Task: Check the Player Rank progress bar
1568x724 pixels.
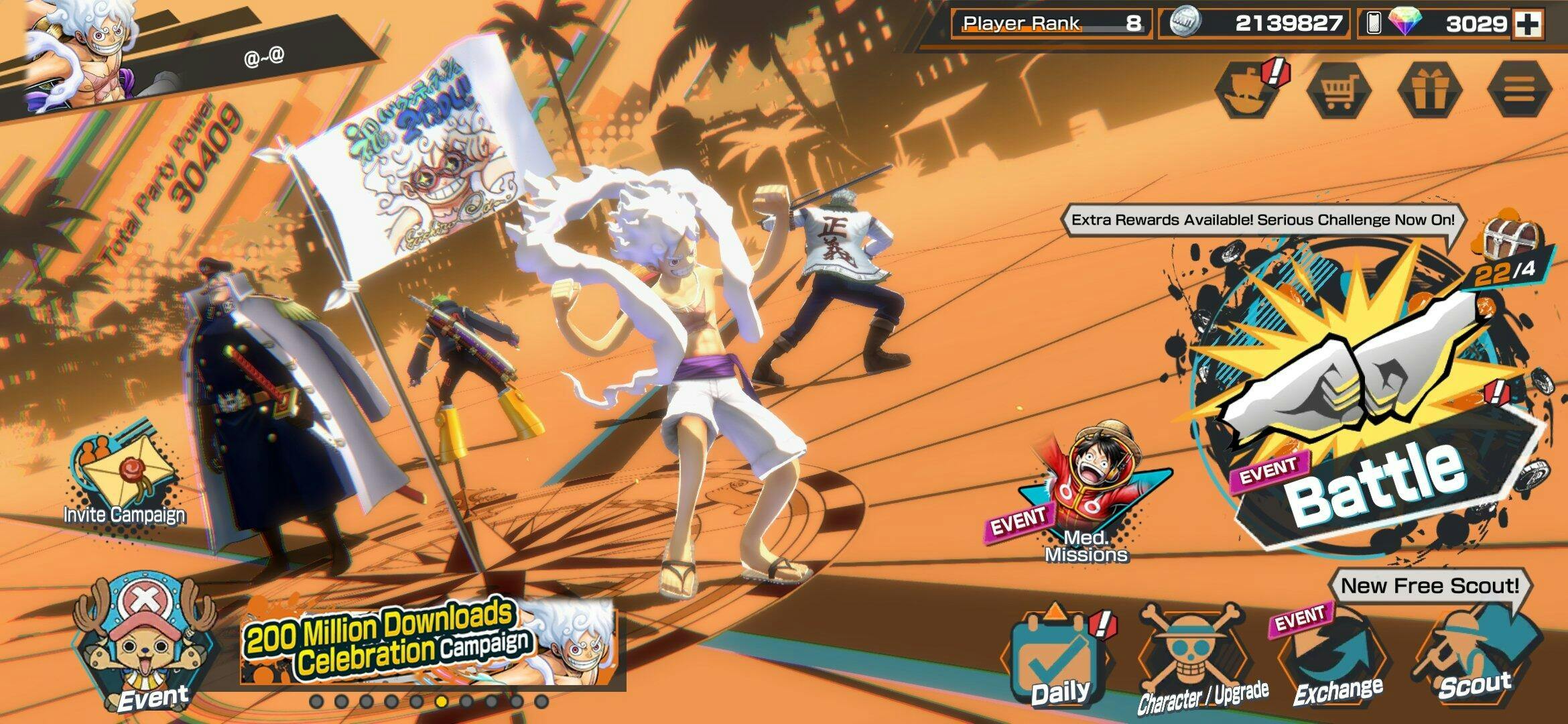Action: pos(1051,24)
